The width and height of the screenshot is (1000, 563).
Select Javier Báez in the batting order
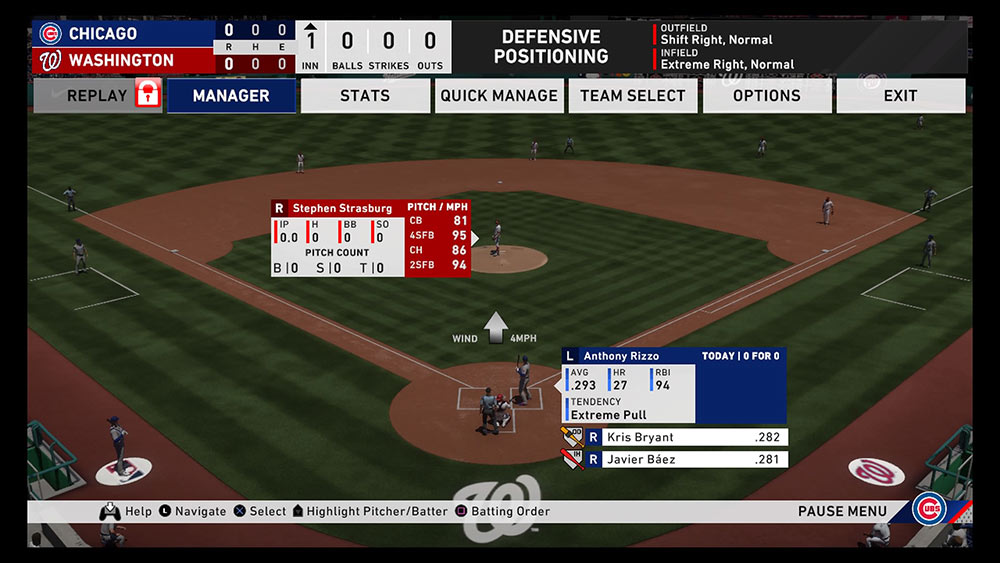(x=686, y=460)
